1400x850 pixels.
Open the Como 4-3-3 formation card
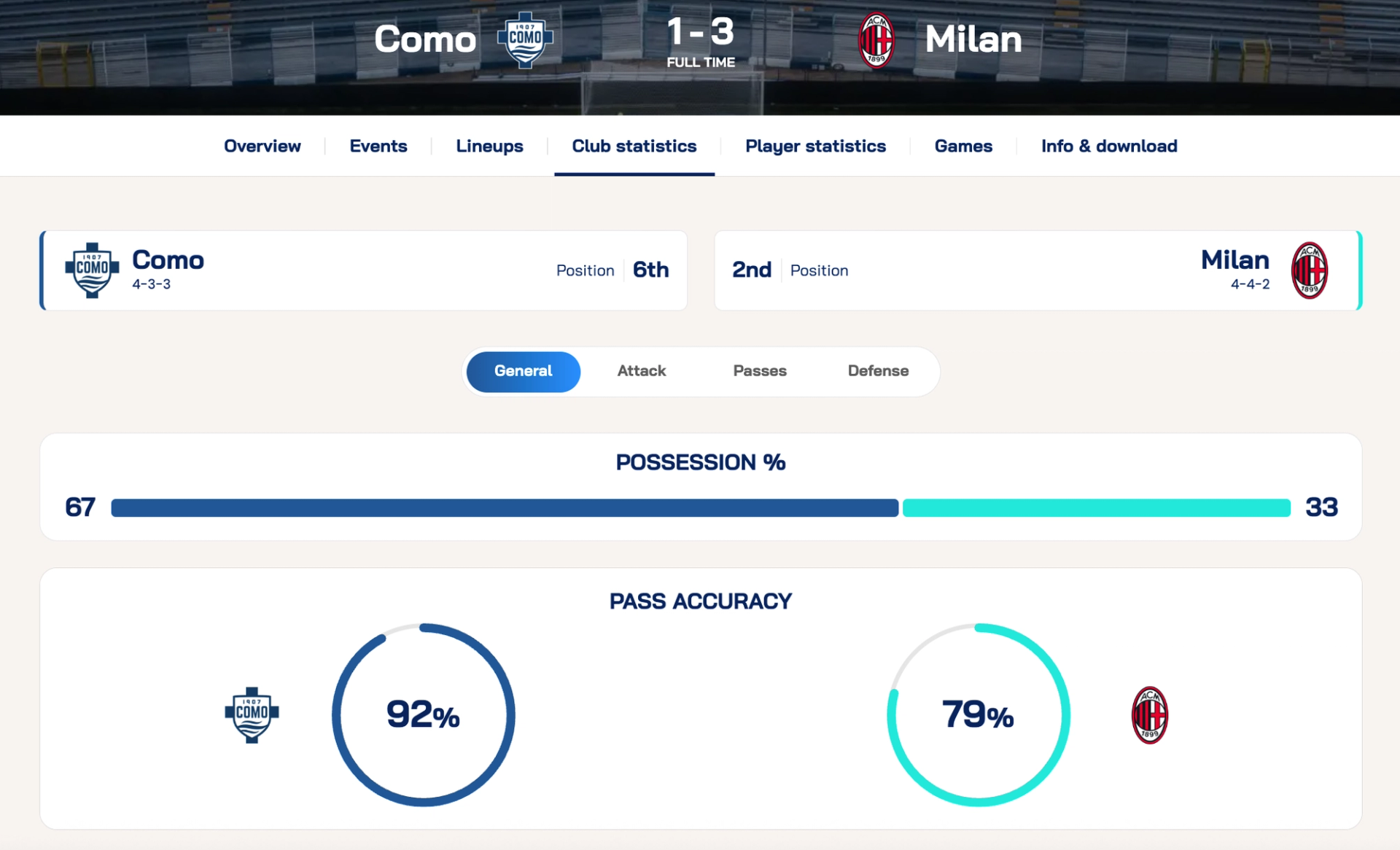coord(363,270)
